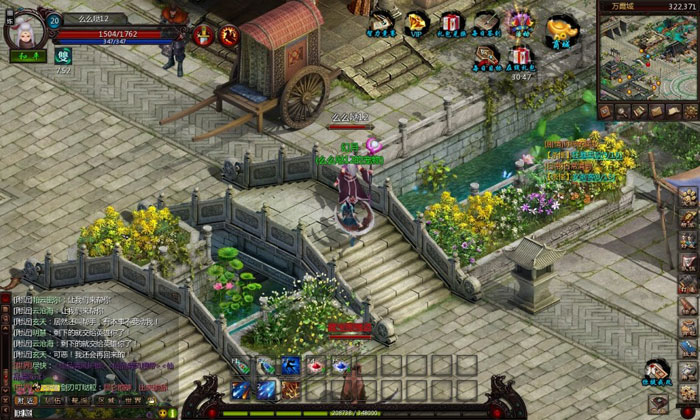This screenshot has width=700, height=420.
Task: Toggle the green peace mode button
Action: tap(24, 57)
